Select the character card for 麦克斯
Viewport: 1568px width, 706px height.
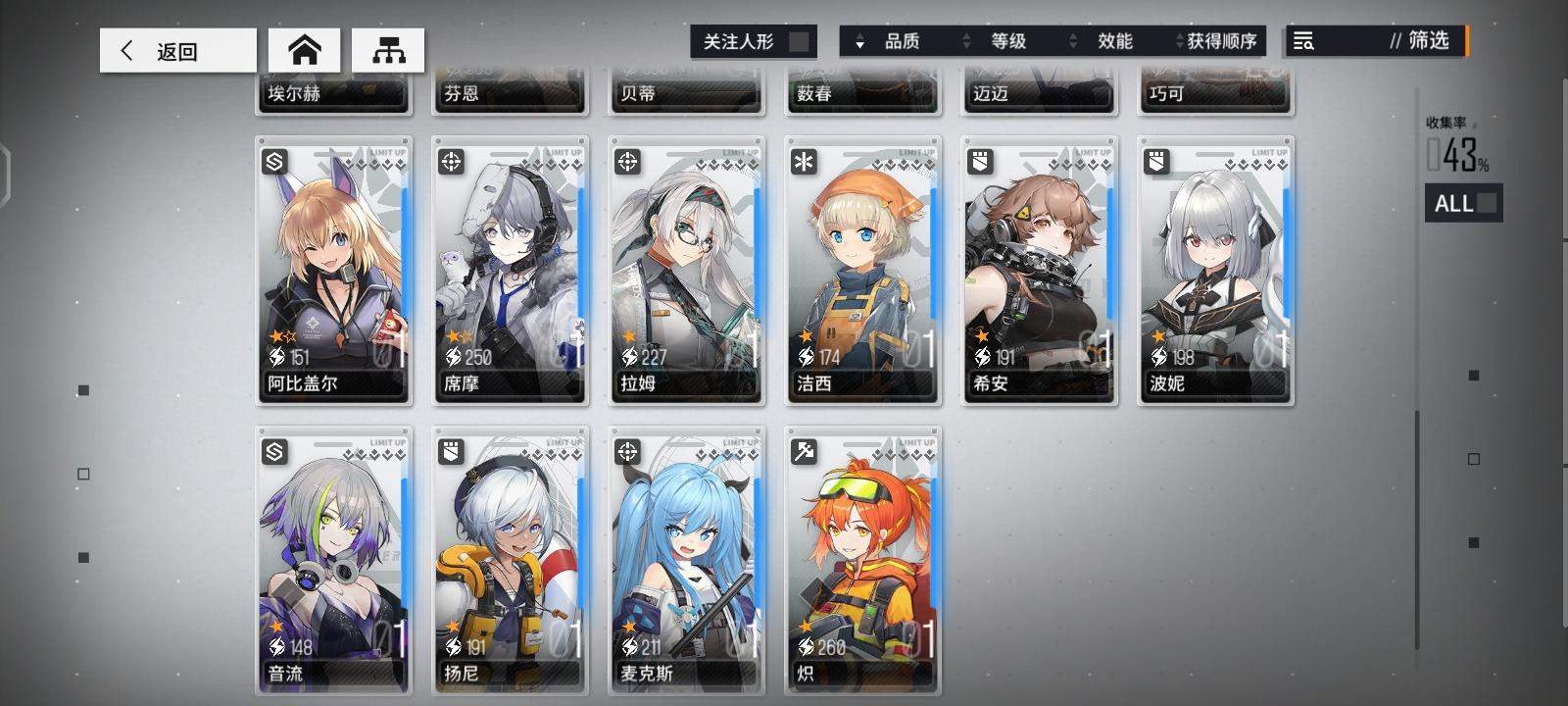[686, 559]
